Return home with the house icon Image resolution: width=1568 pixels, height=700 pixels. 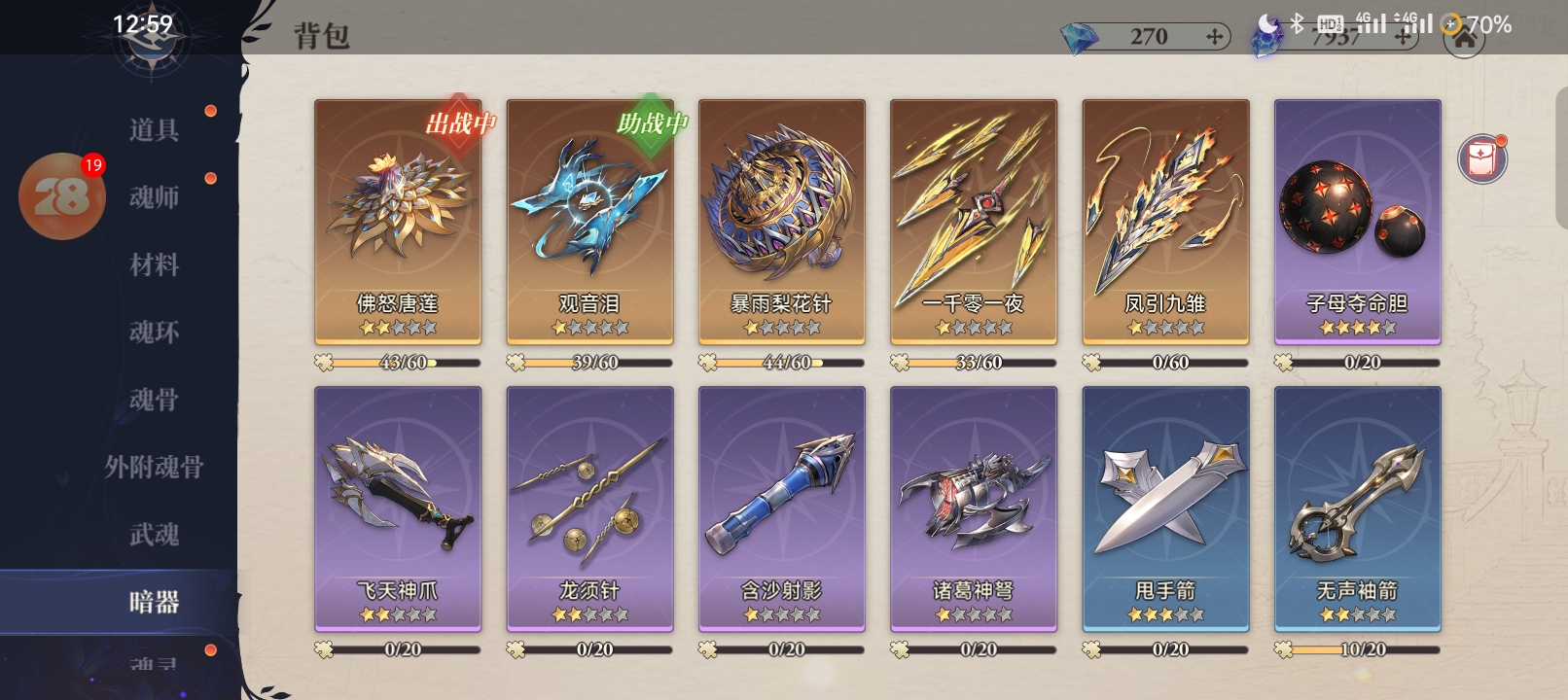tap(1464, 41)
